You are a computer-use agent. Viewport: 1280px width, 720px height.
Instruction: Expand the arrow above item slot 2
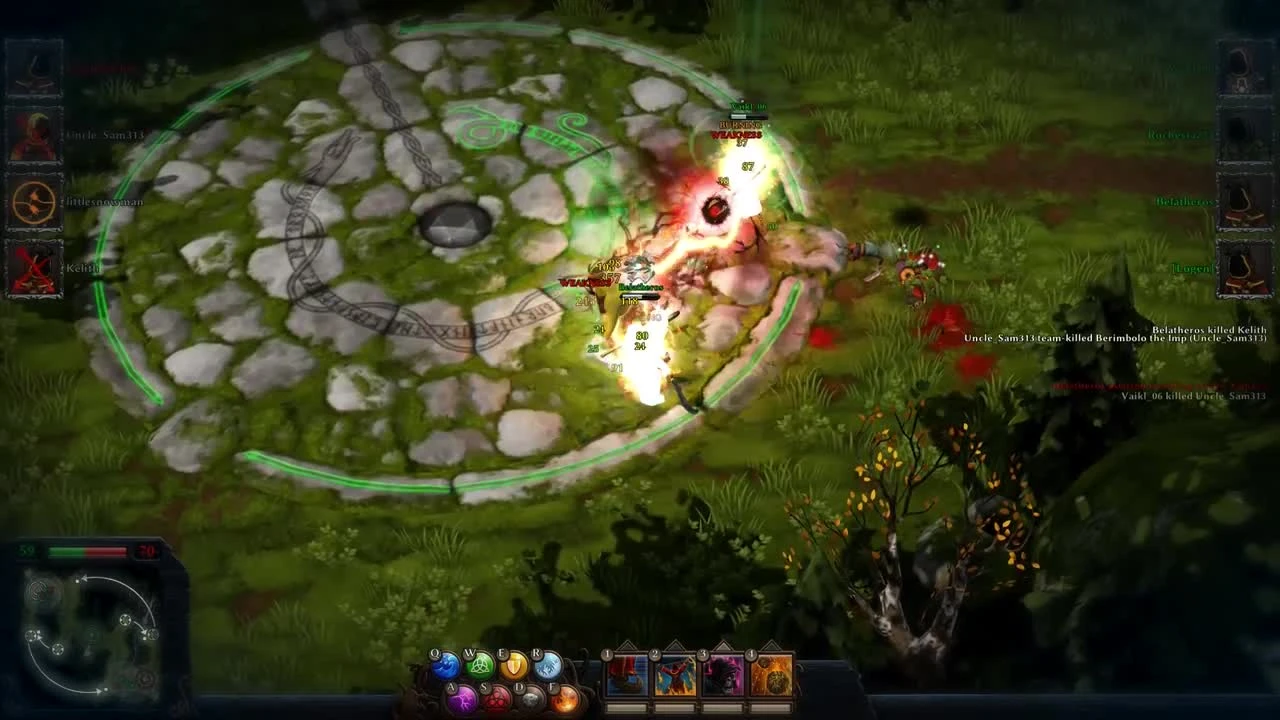point(677,646)
